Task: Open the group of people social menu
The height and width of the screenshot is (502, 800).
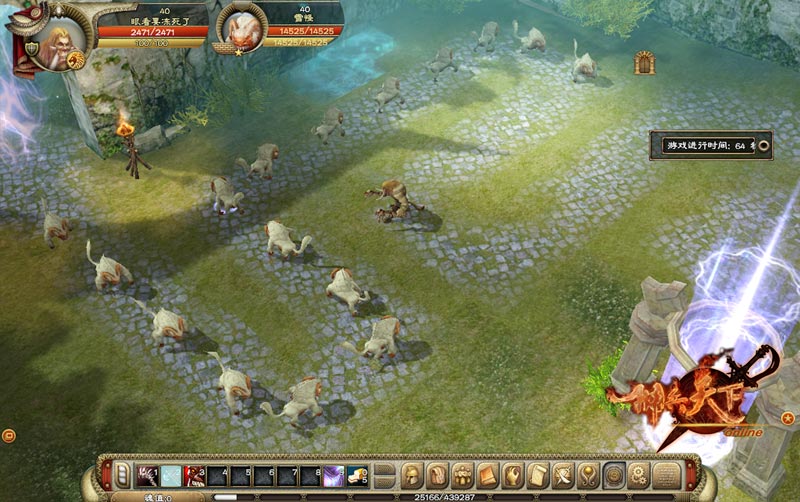Action: pyautogui.click(x=462, y=473)
